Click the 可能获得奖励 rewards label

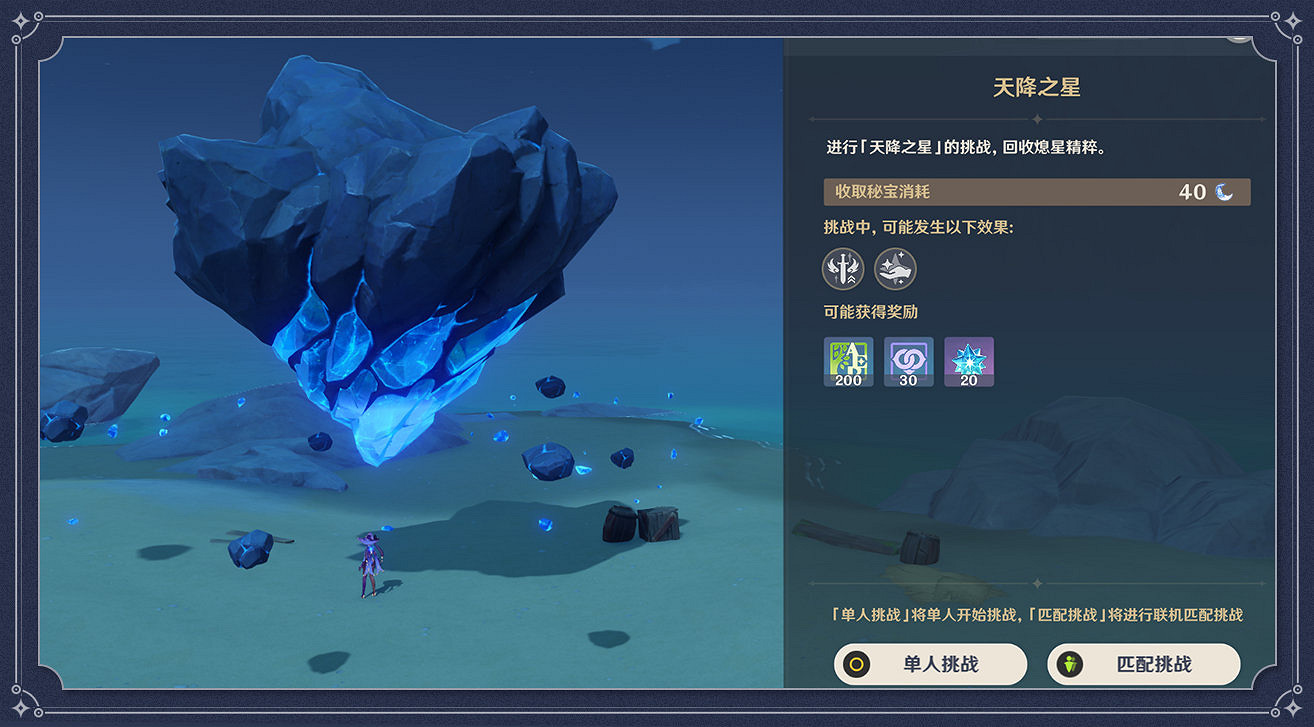tap(873, 312)
